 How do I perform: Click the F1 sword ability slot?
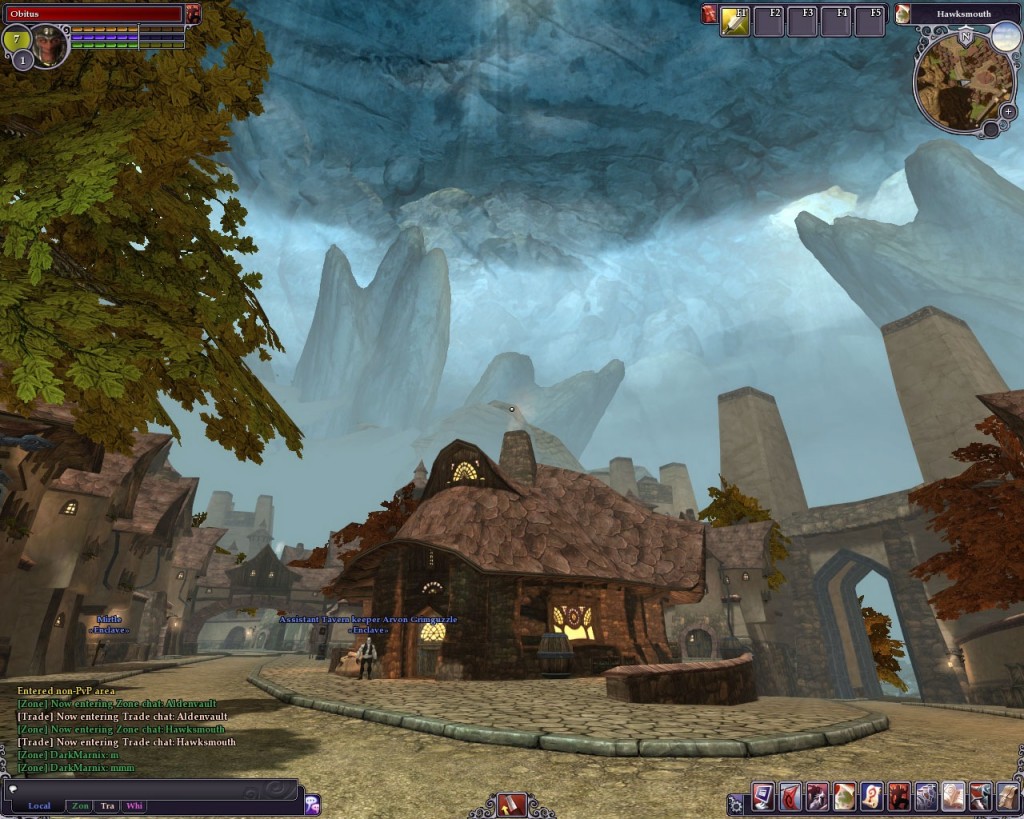point(735,21)
